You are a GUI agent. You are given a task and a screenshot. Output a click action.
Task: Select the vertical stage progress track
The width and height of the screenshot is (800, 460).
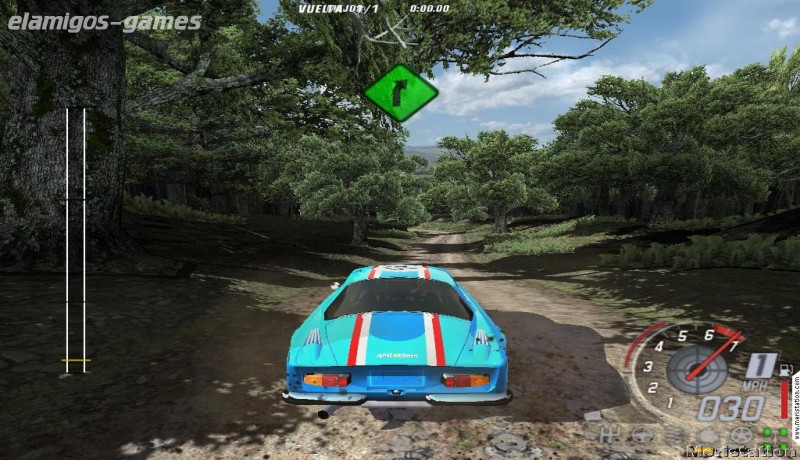75,240
